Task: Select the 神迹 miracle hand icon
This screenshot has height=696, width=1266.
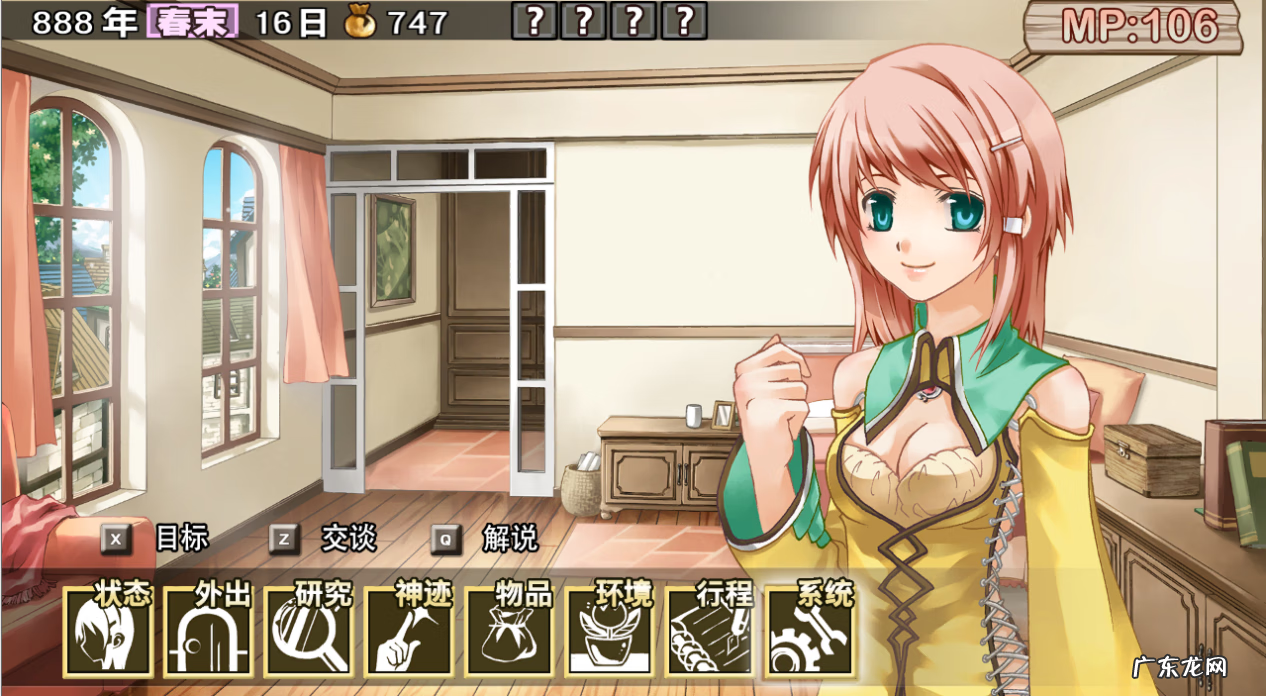Action: [x=409, y=632]
